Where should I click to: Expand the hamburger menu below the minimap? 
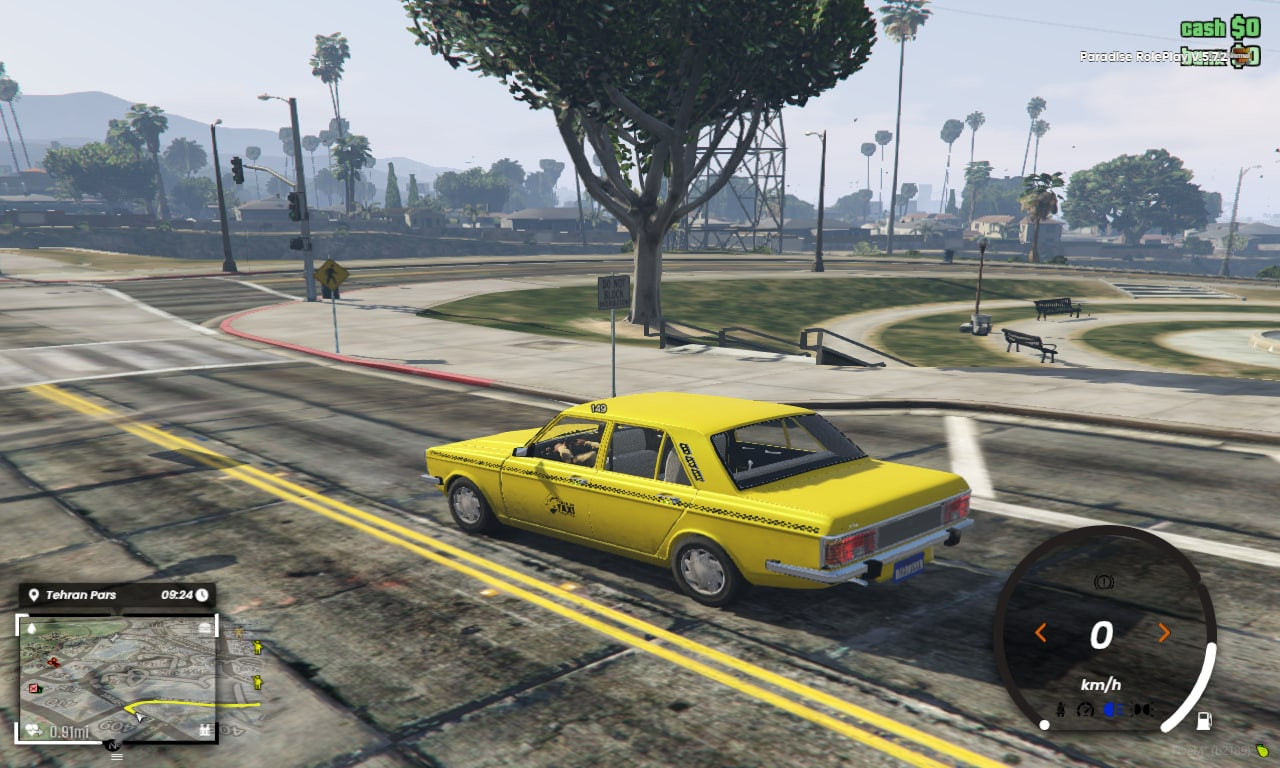click(116, 756)
